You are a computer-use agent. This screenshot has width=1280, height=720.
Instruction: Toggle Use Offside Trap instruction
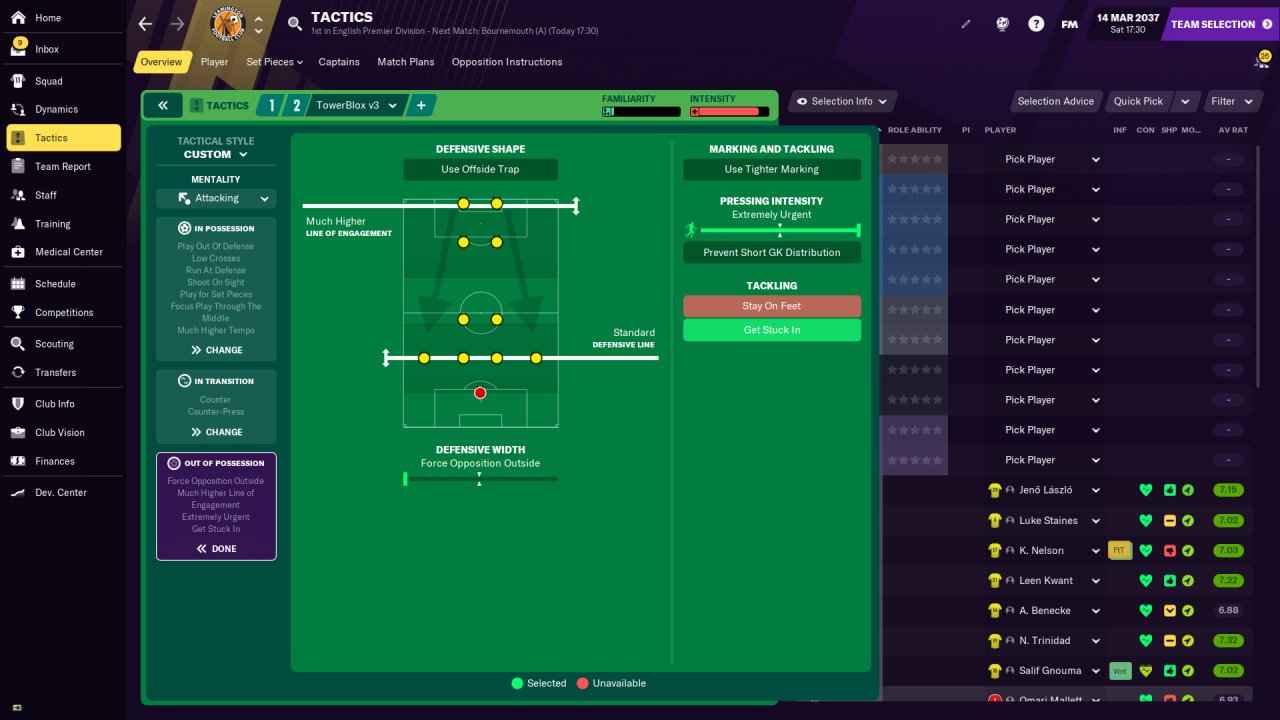480,169
